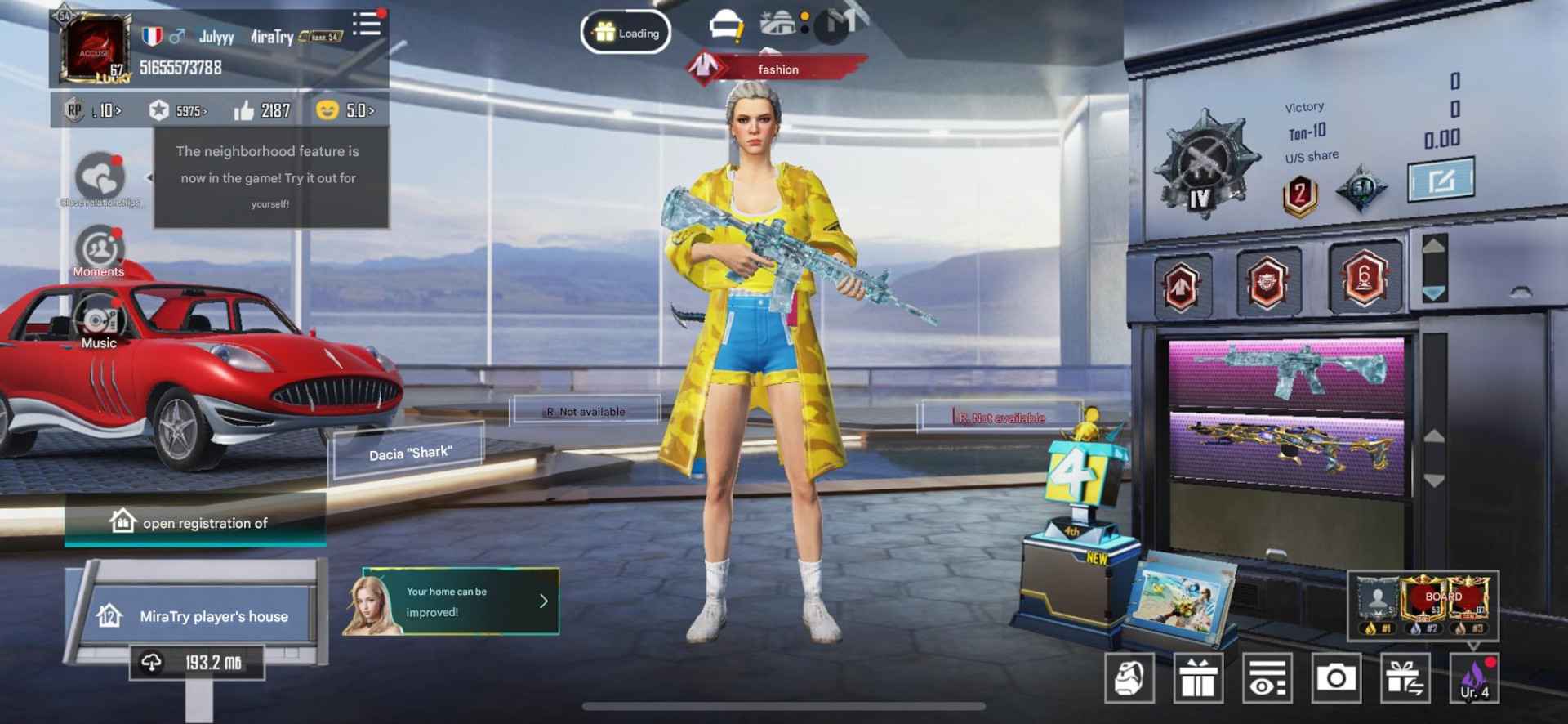This screenshot has width=1568, height=724.
Task: Open the hamburger menu next to the player name
Action: (x=367, y=25)
